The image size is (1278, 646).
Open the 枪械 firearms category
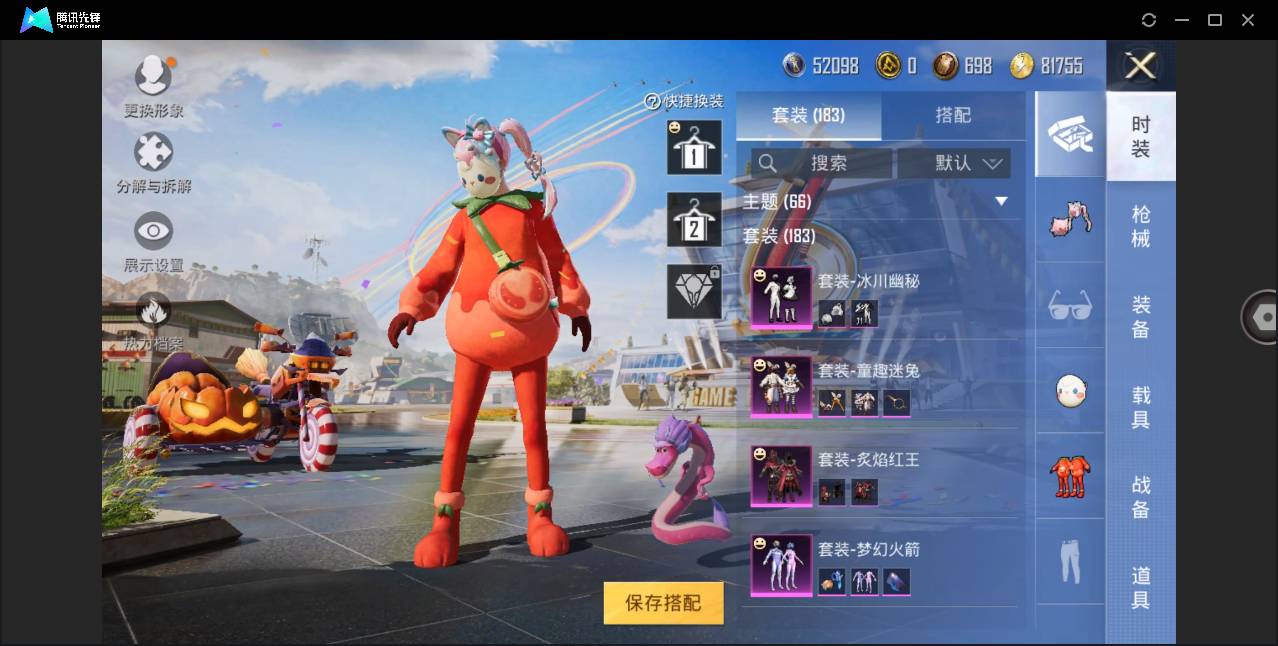pos(1141,227)
